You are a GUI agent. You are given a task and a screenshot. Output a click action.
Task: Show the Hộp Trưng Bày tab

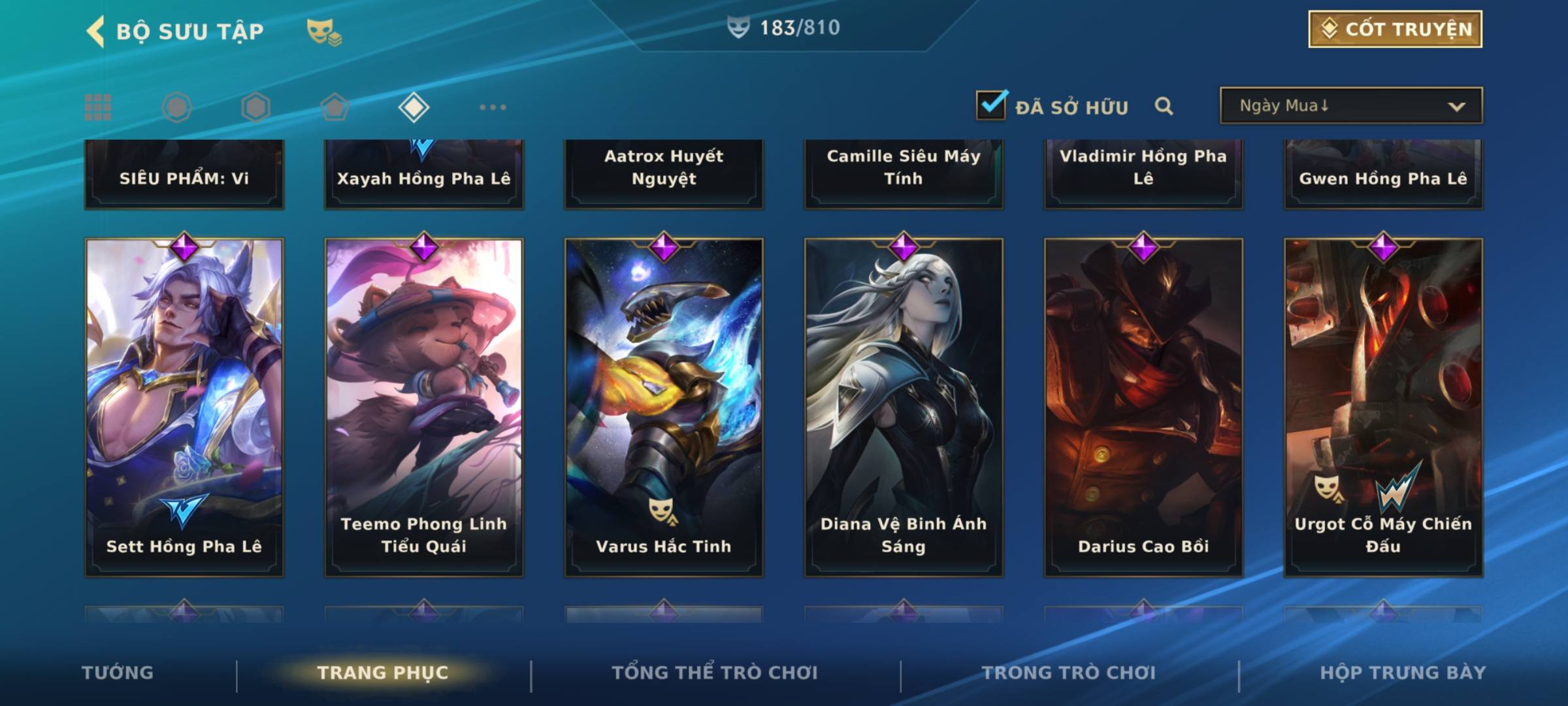1403,673
